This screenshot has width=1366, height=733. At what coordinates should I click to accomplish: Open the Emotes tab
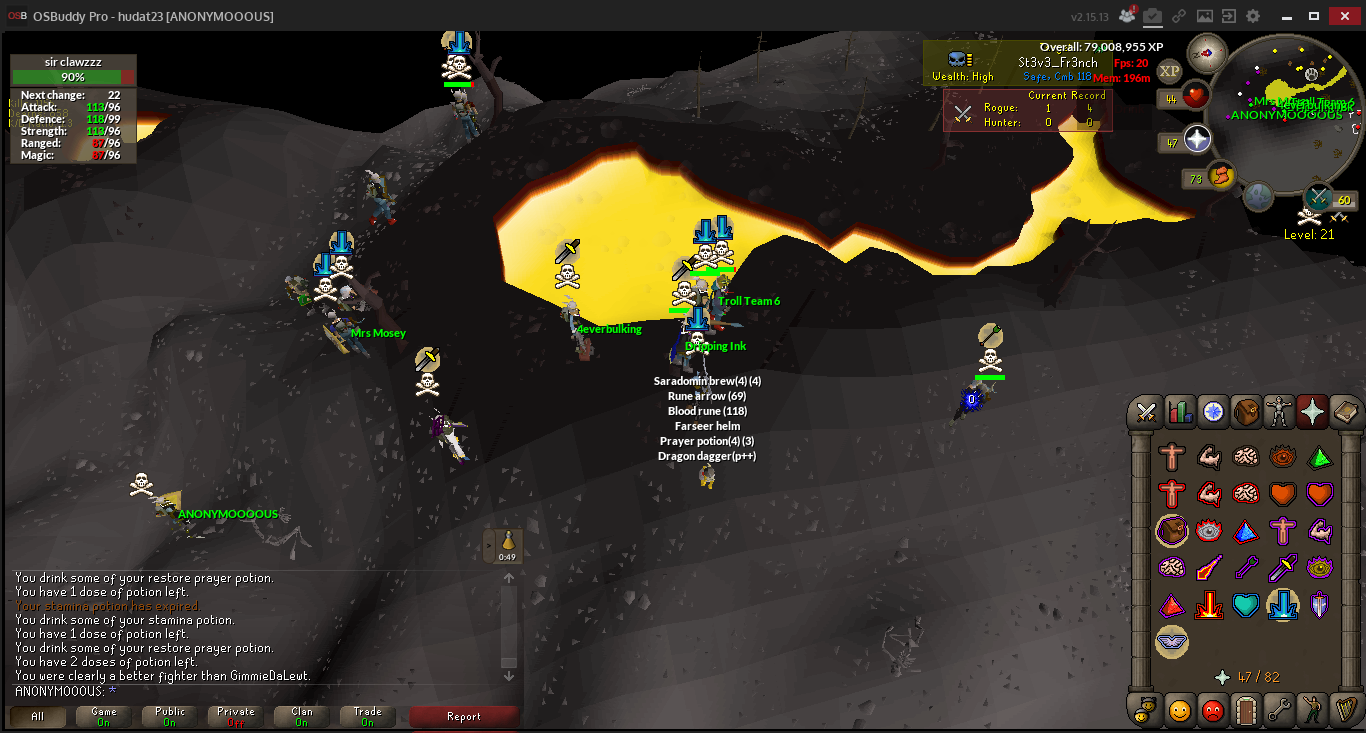[1314, 710]
